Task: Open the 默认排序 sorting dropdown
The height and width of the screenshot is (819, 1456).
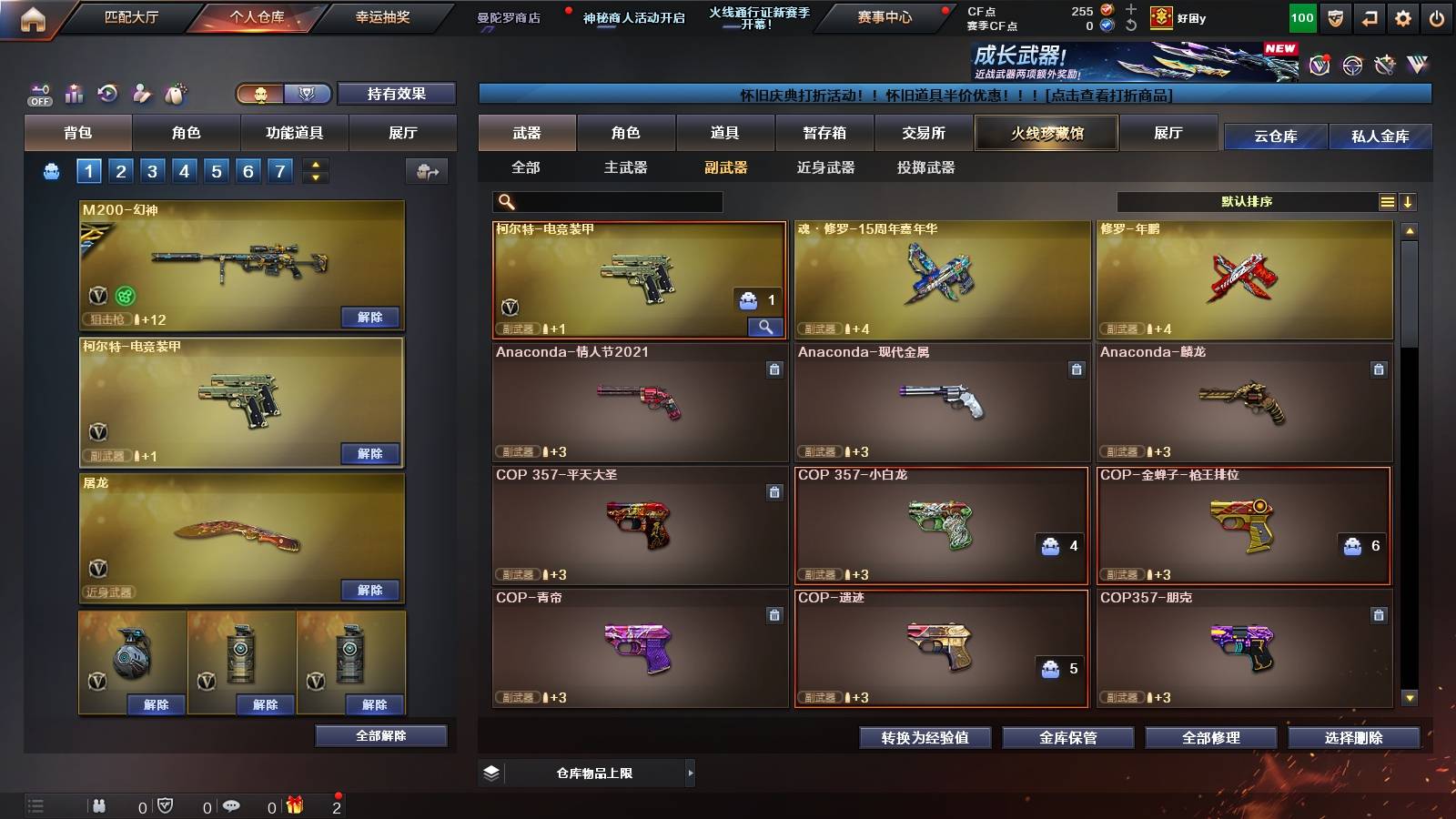Action: 1247,201
